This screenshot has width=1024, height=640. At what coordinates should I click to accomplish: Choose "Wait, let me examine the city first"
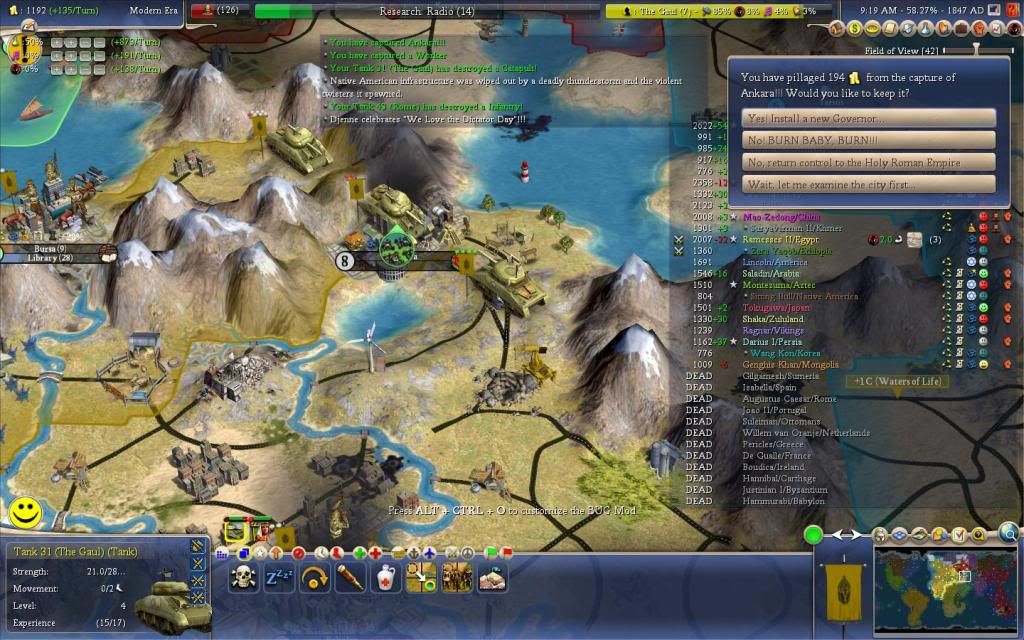[868, 185]
